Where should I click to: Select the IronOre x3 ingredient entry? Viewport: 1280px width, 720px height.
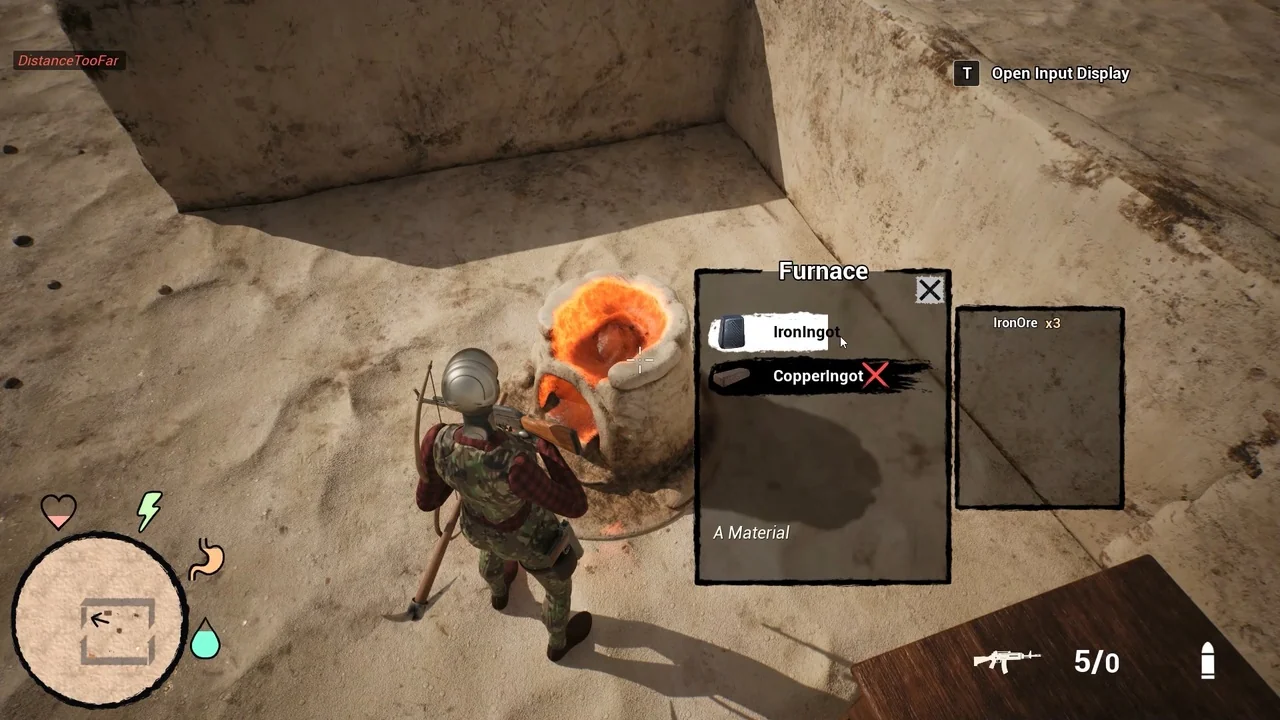click(x=1026, y=324)
